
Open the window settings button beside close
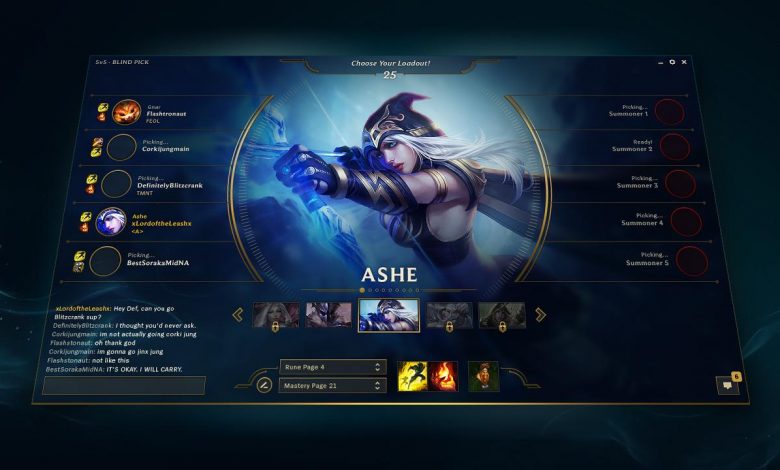point(672,62)
